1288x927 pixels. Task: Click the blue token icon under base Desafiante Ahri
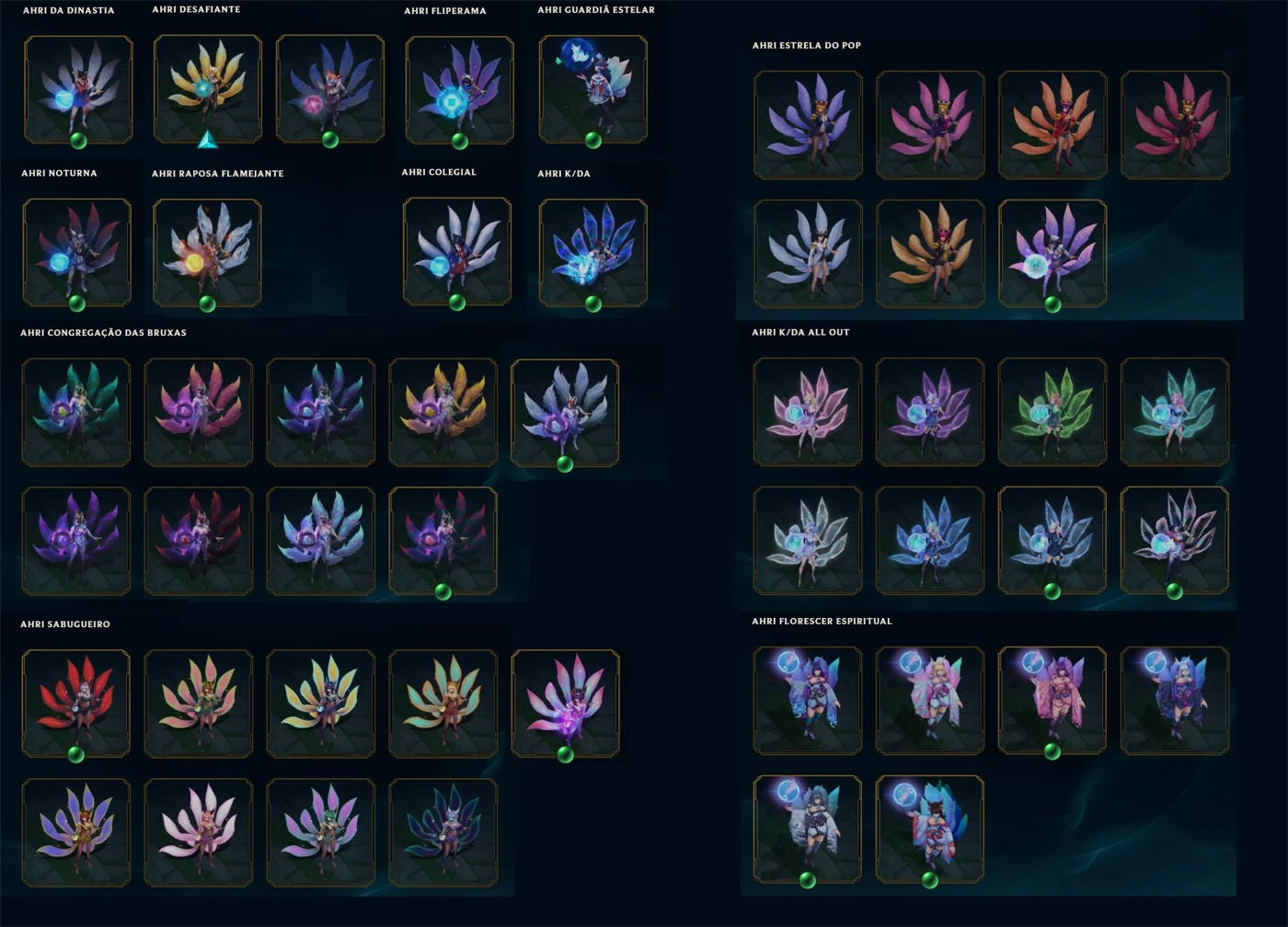pyautogui.click(x=208, y=141)
